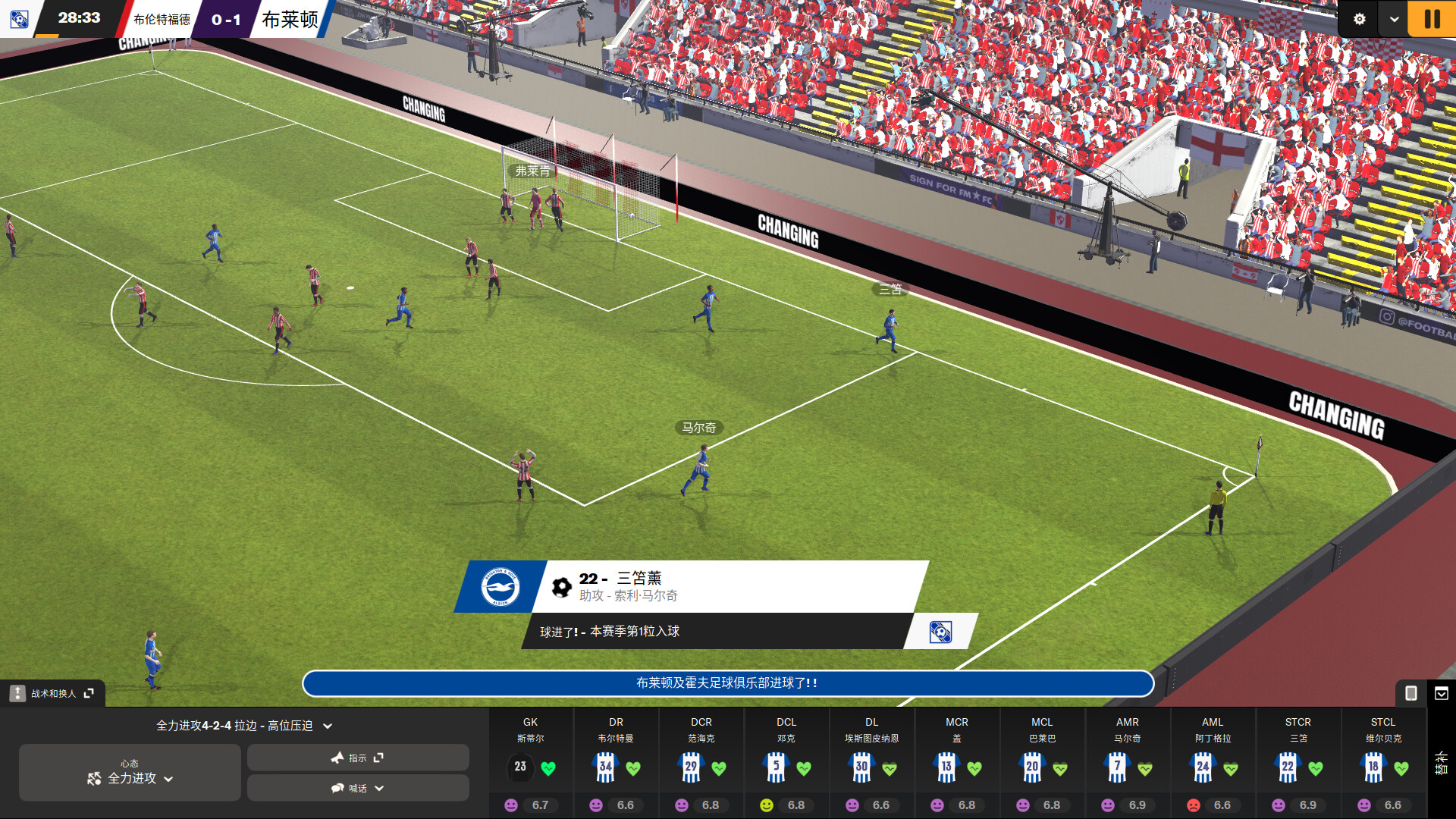Expand the 喊话 shouts dropdown
Image resolution: width=1456 pixels, height=819 pixels.
pyautogui.click(x=357, y=788)
